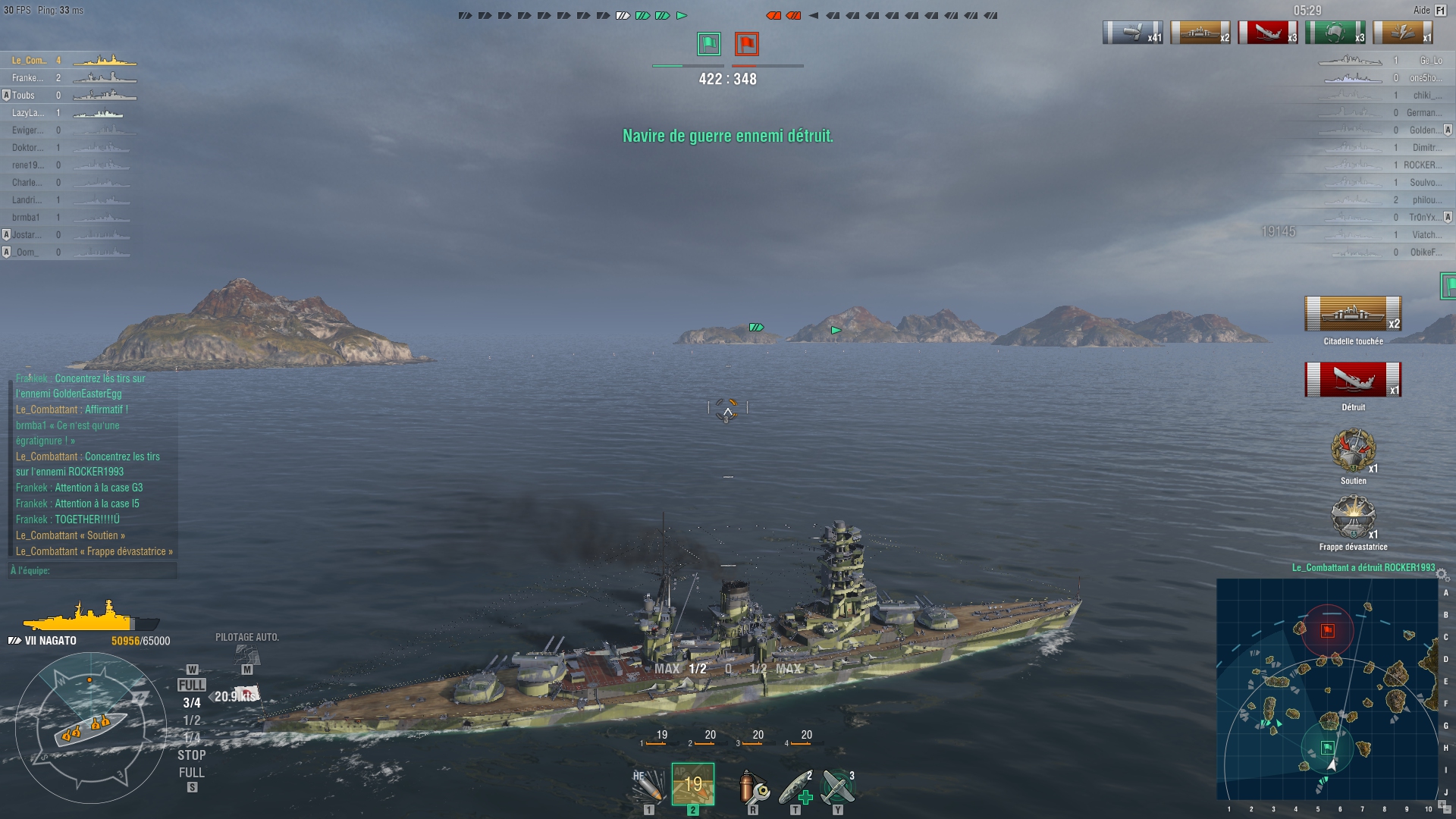This screenshot has height=819, width=1456.
Task: Click the green allied base flag on minimap
Action: point(1327,748)
